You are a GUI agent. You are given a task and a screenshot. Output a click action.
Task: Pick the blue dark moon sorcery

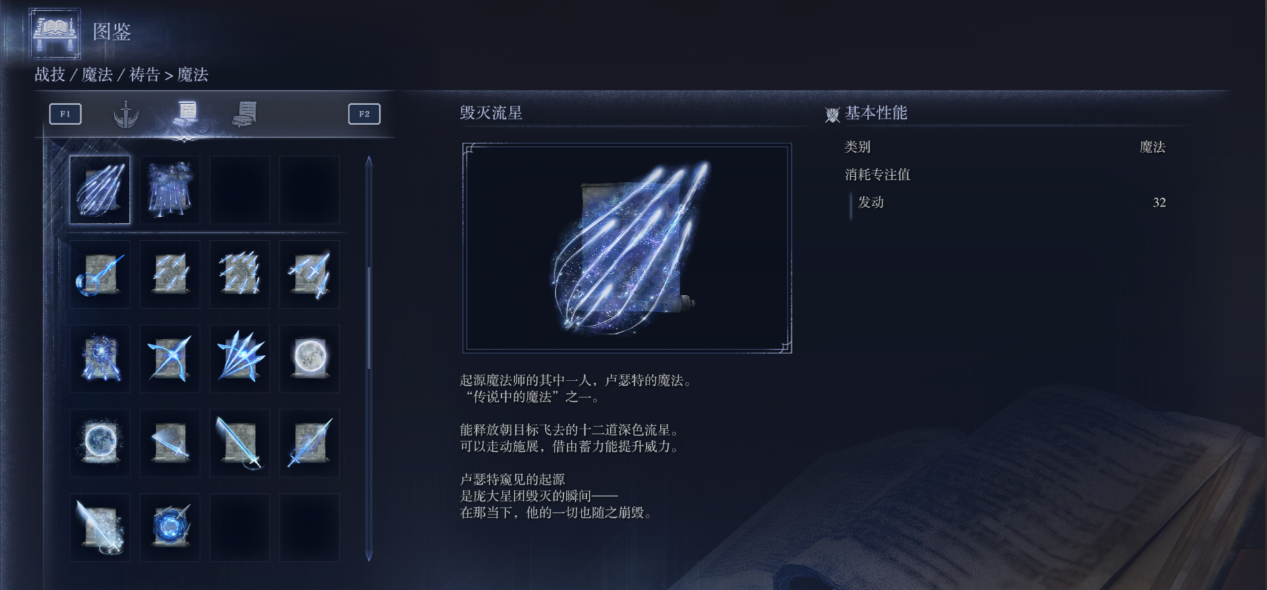[x=100, y=442]
